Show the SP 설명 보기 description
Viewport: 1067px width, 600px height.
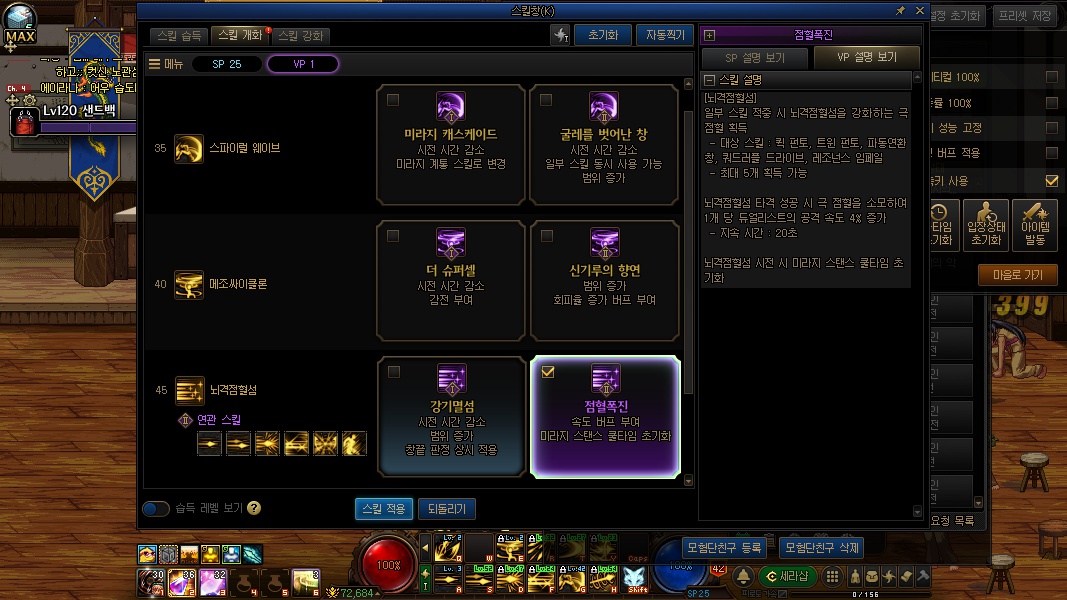(755, 57)
